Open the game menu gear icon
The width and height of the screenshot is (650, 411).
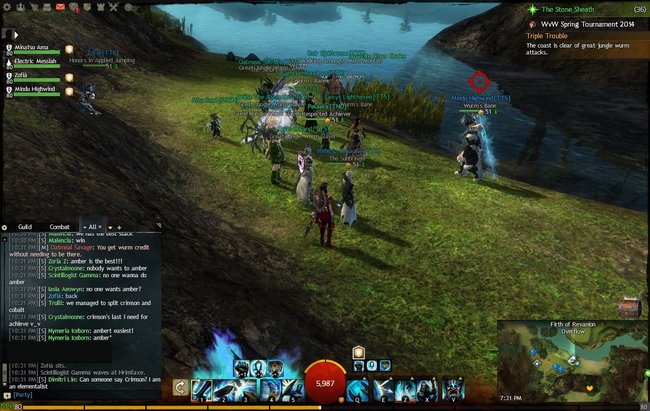pos(7,6)
